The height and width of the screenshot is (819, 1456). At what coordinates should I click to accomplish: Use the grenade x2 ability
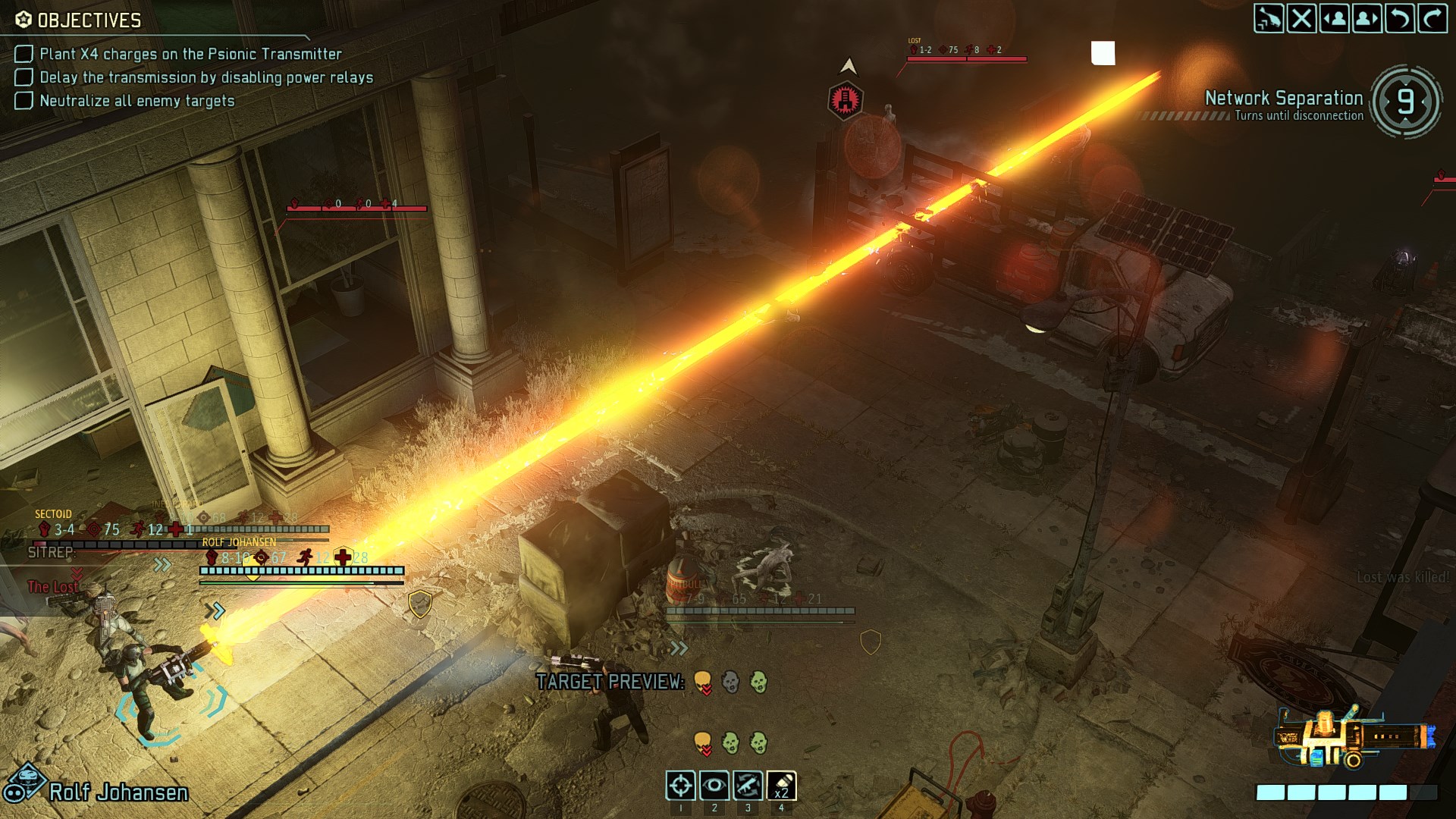pos(781,786)
